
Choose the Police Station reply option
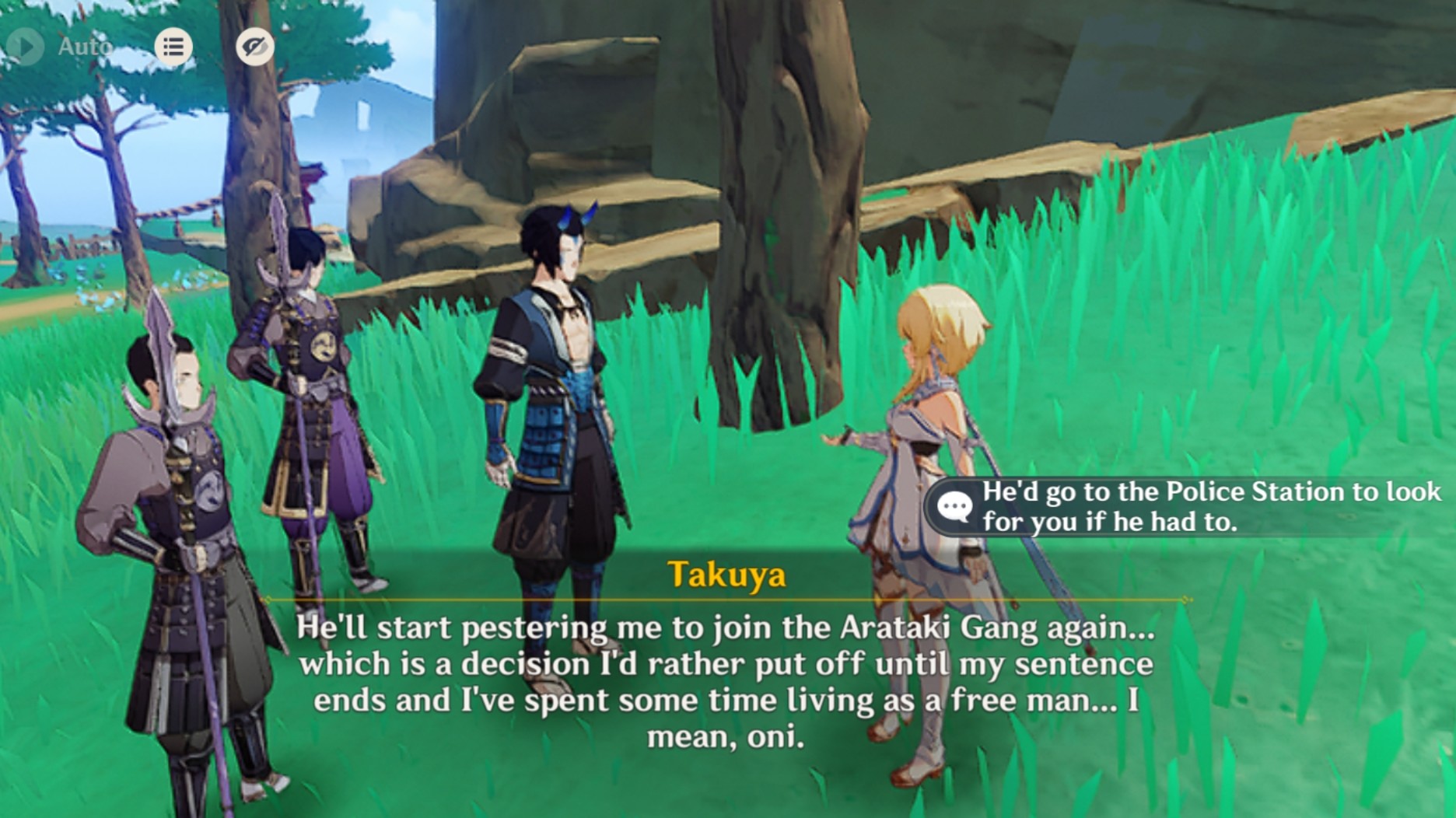[1190, 507]
